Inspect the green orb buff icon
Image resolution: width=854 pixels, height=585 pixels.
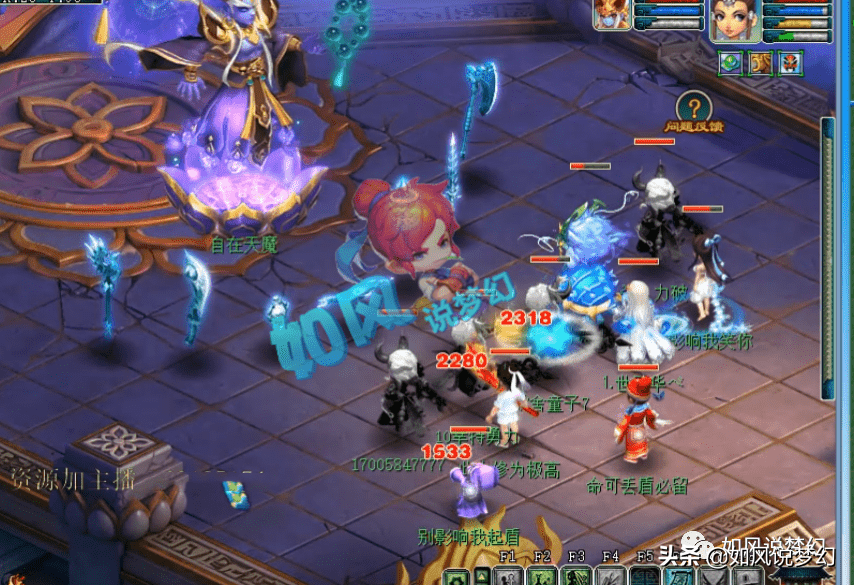click(x=730, y=62)
